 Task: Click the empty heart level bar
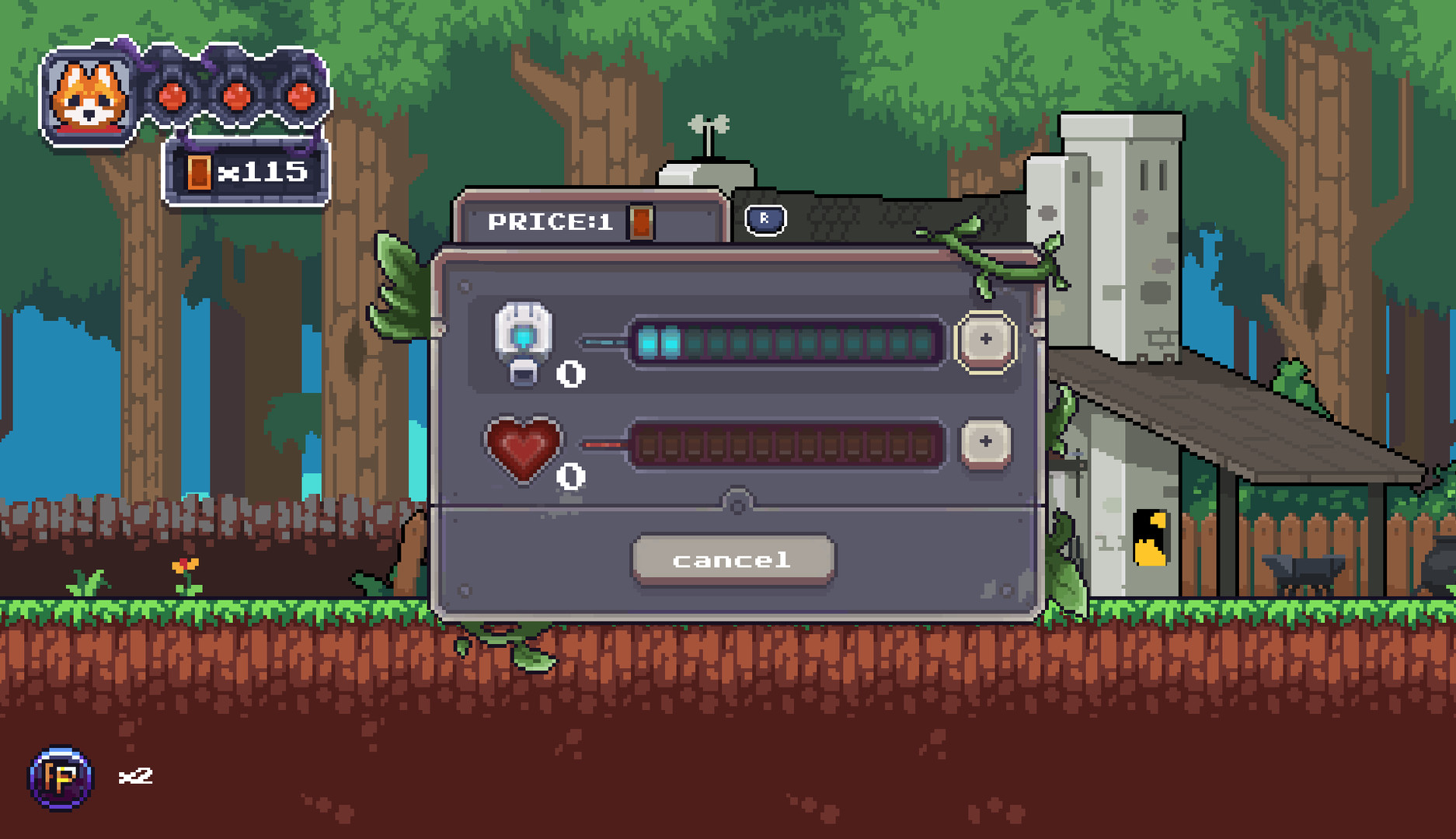785,447
